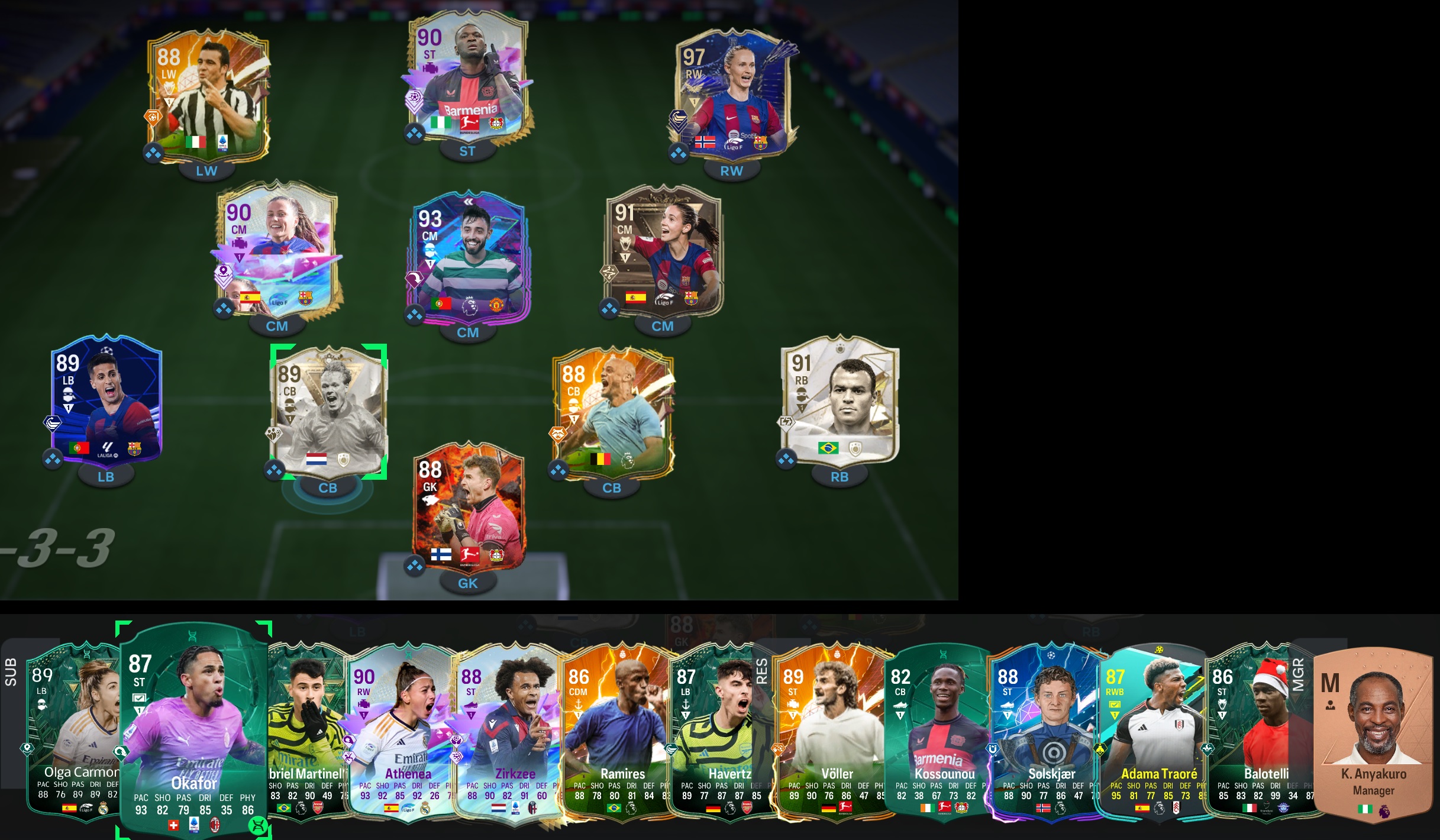The image size is (1440, 840).
Task: Choose the 97-rated RW card
Action: pos(734,95)
